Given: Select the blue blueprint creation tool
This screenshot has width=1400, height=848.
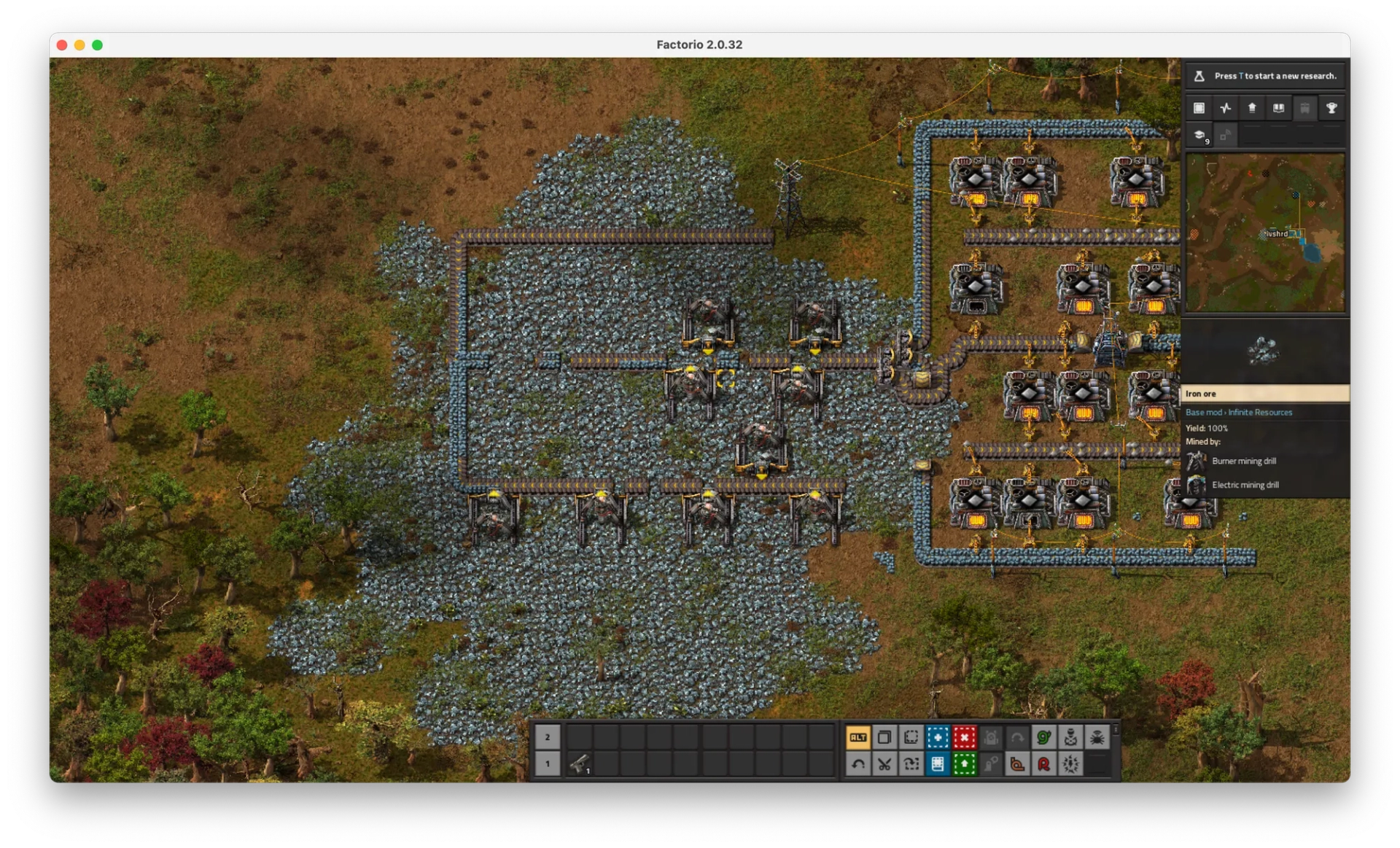Looking at the screenshot, I should (x=938, y=737).
